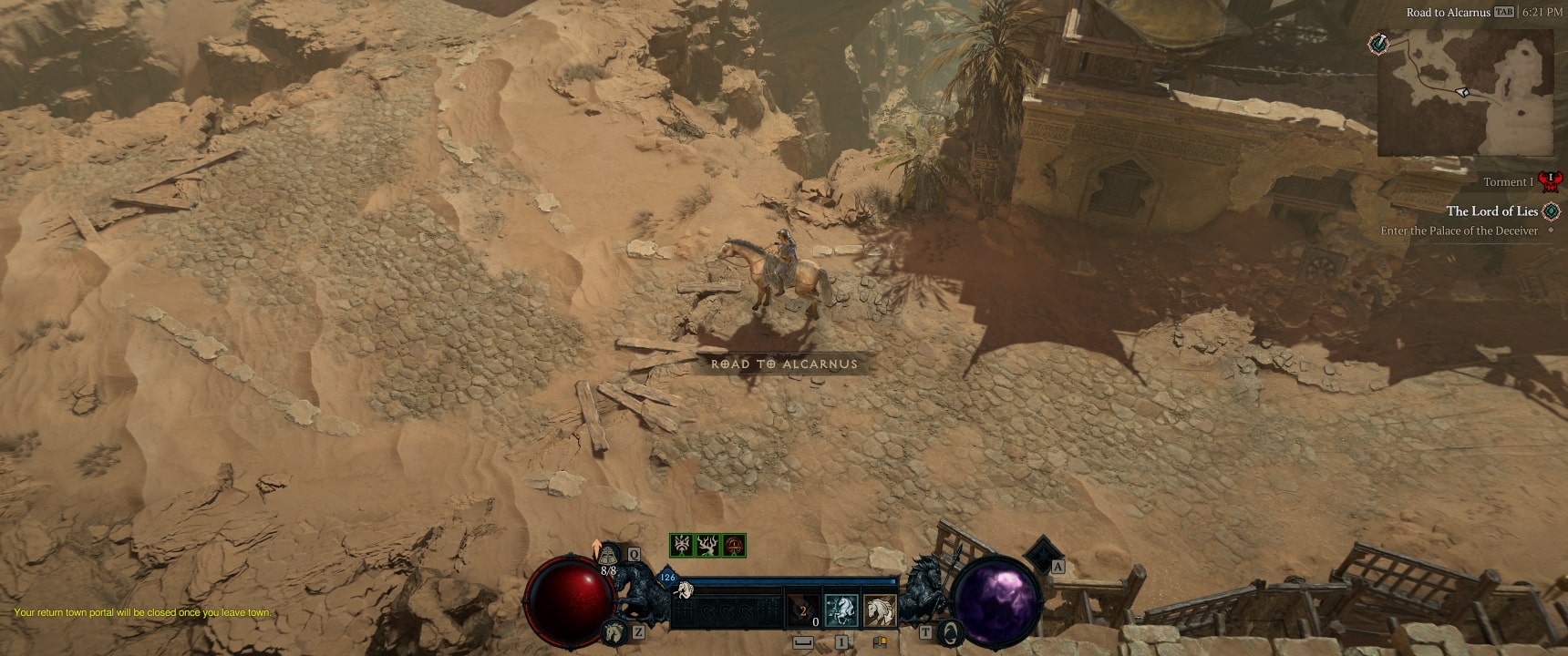Inspect the white branching tree buff icon
1568x656 pixels.
coord(707,546)
